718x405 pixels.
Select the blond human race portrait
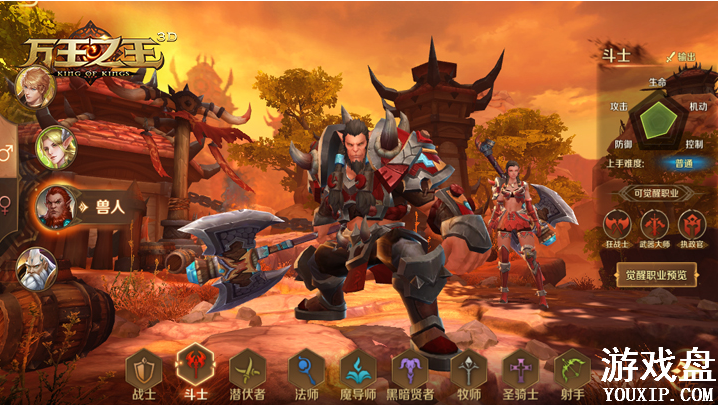[x=34, y=88]
